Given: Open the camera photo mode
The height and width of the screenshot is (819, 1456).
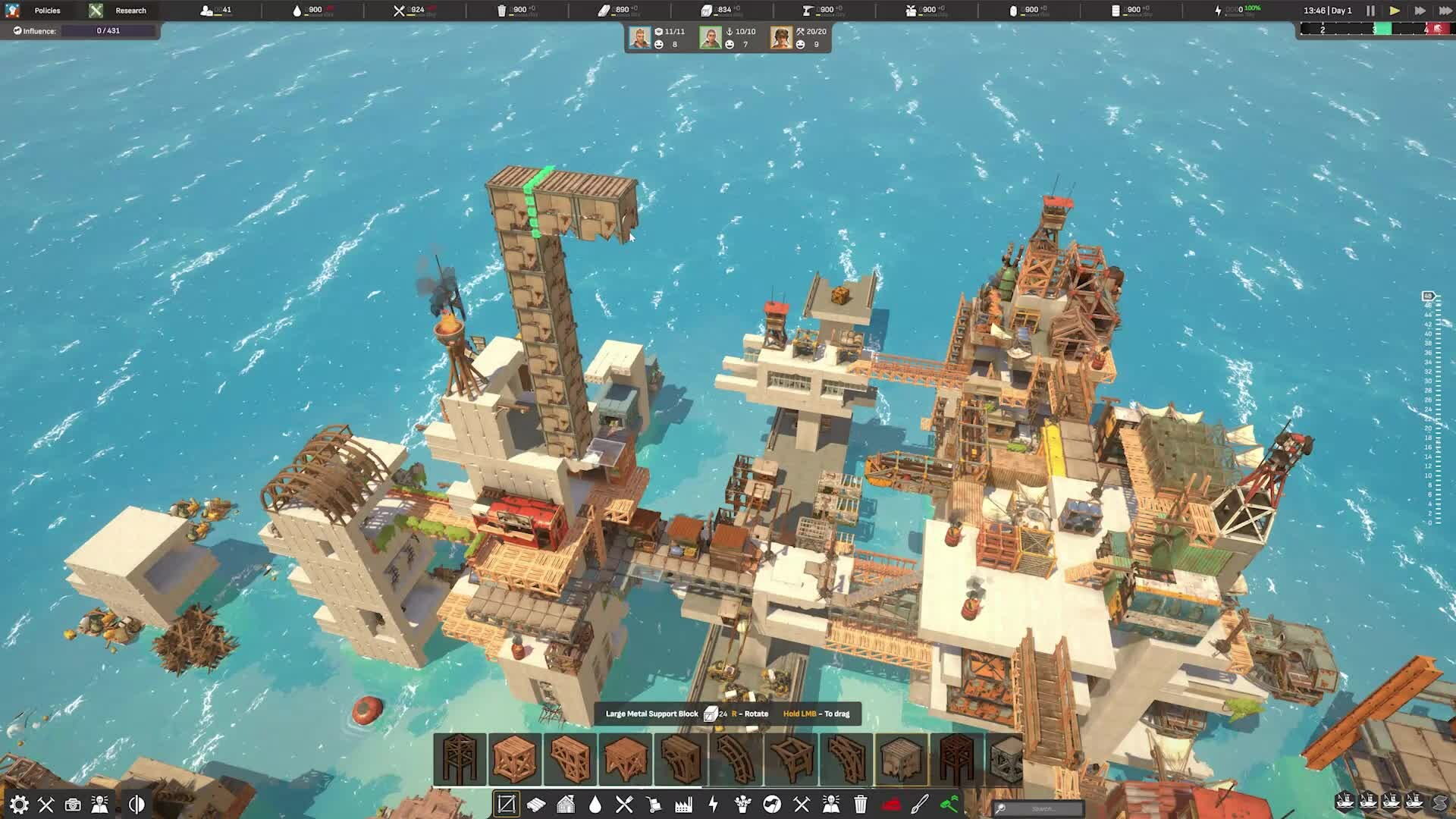Looking at the screenshot, I should coord(73,804).
